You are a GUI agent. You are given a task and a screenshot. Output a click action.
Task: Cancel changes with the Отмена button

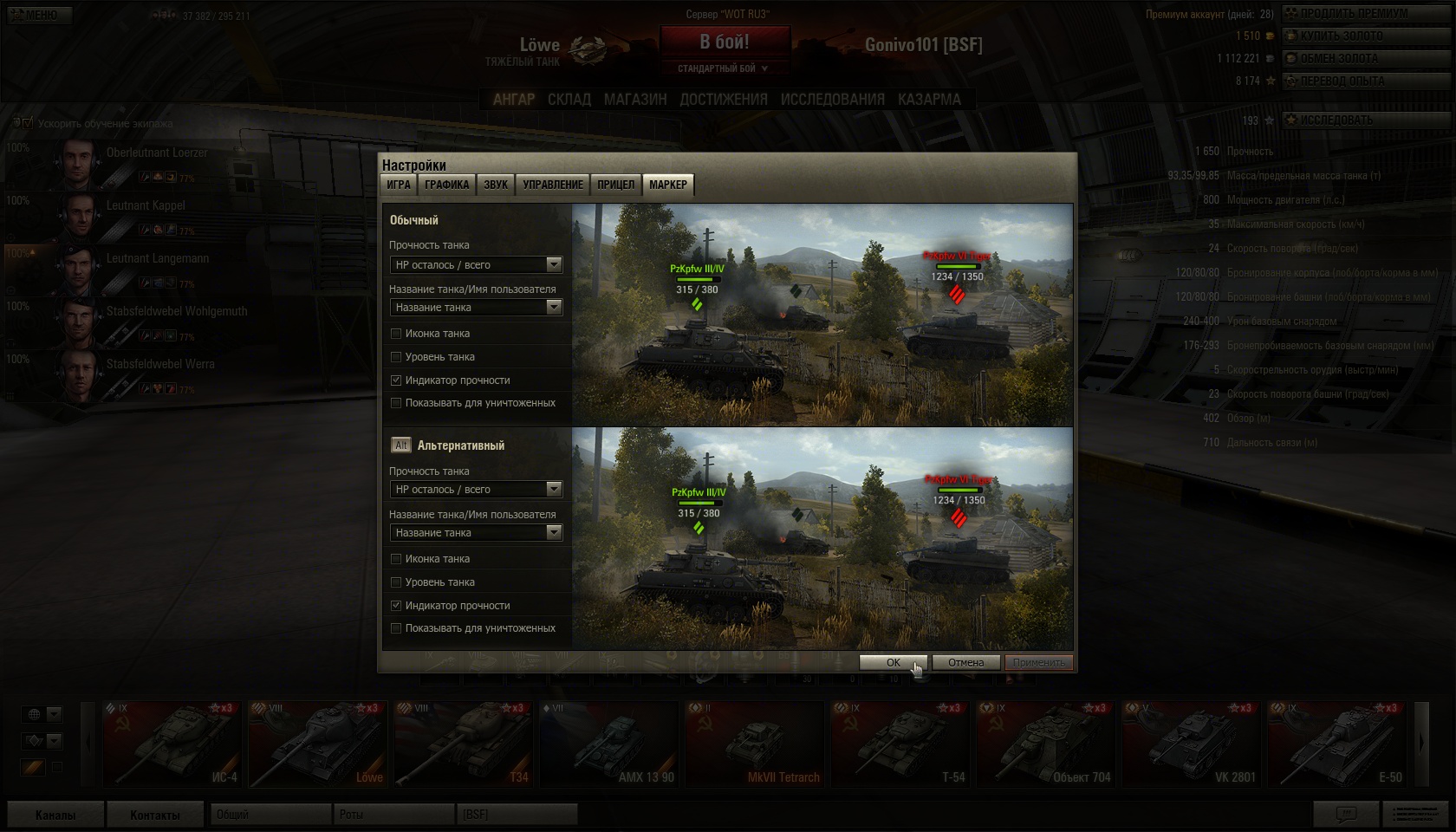pos(965,662)
